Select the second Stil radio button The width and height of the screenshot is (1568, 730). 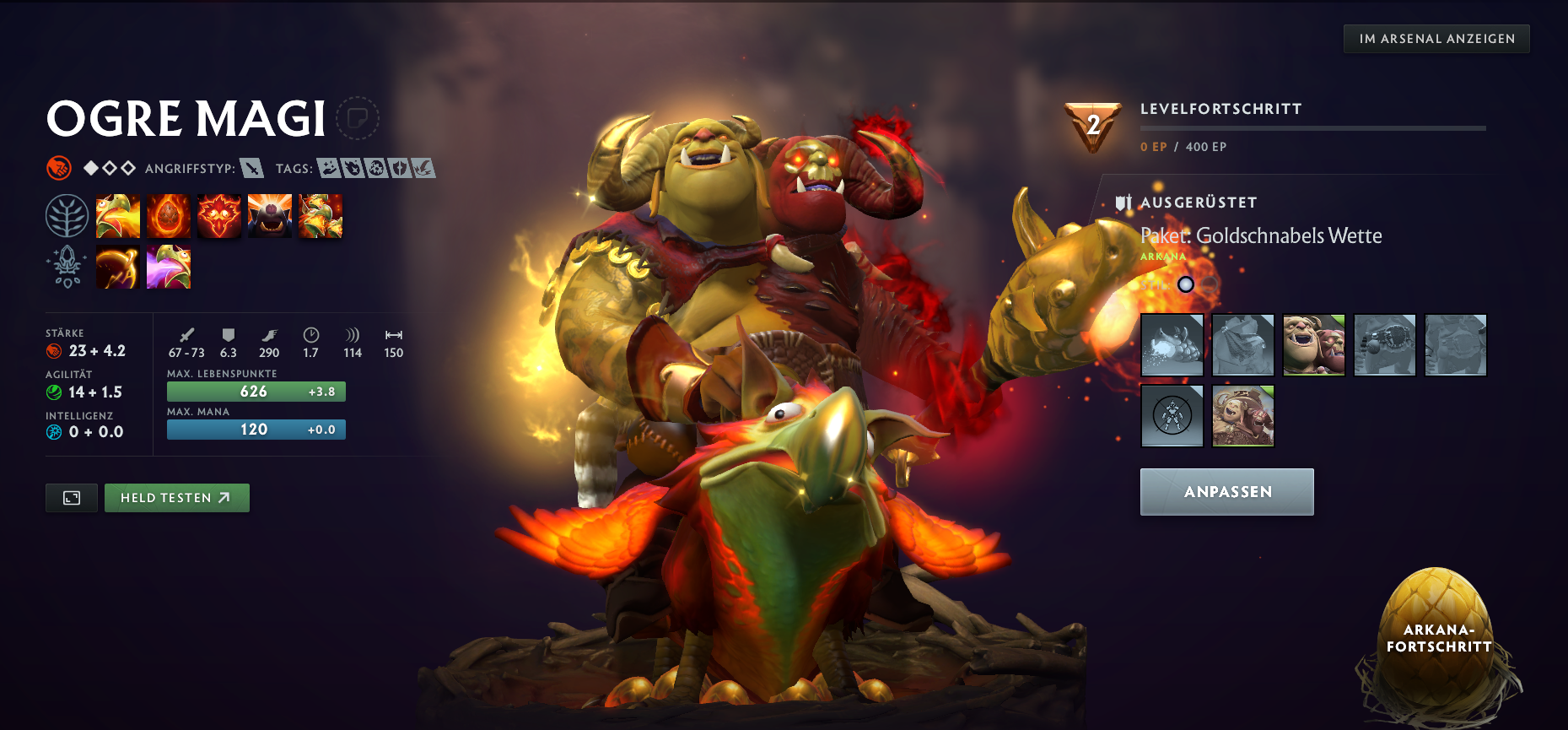[1210, 284]
